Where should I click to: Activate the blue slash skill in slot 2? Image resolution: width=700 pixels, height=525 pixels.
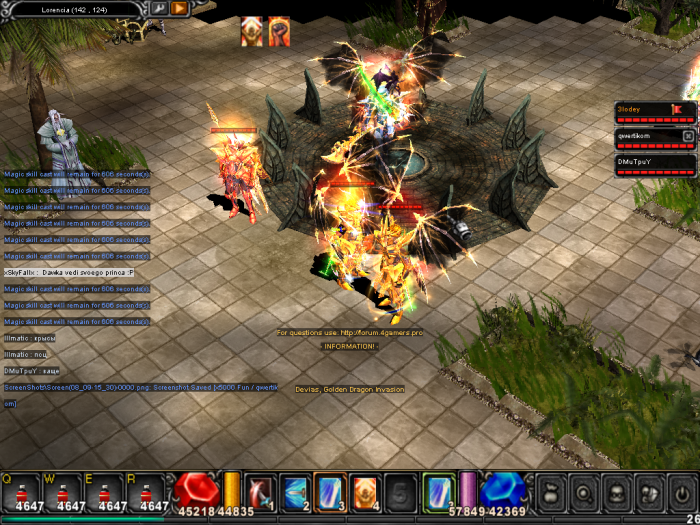(x=295, y=491)
